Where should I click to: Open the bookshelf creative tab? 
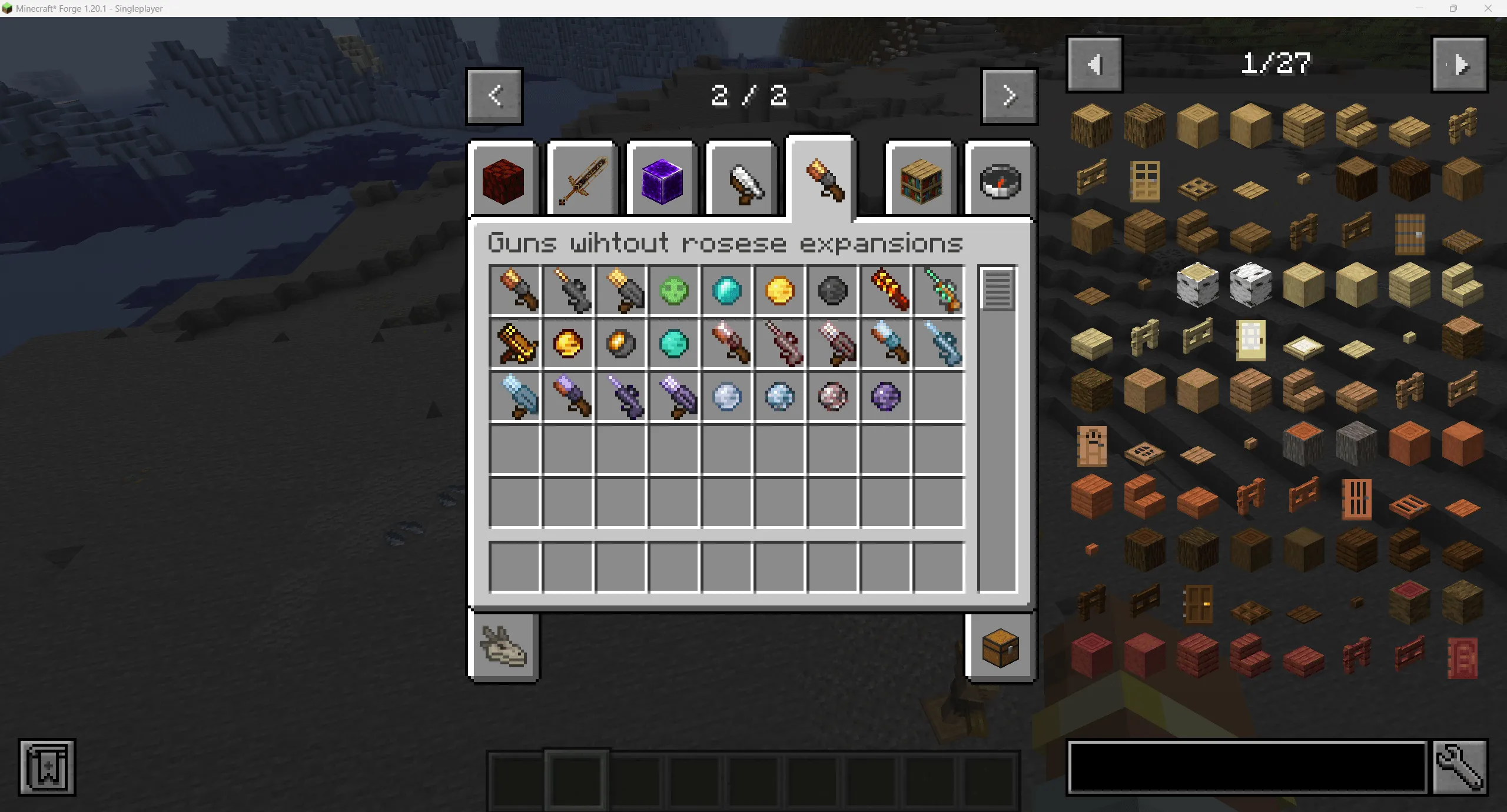click(x=920, y=179)
